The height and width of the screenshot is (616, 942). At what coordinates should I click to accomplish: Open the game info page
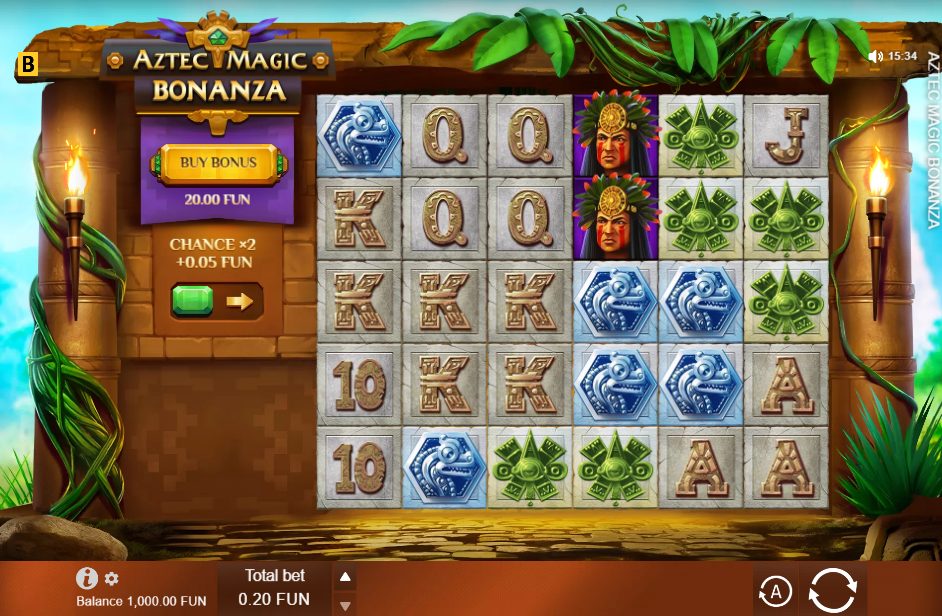[87, 578]
